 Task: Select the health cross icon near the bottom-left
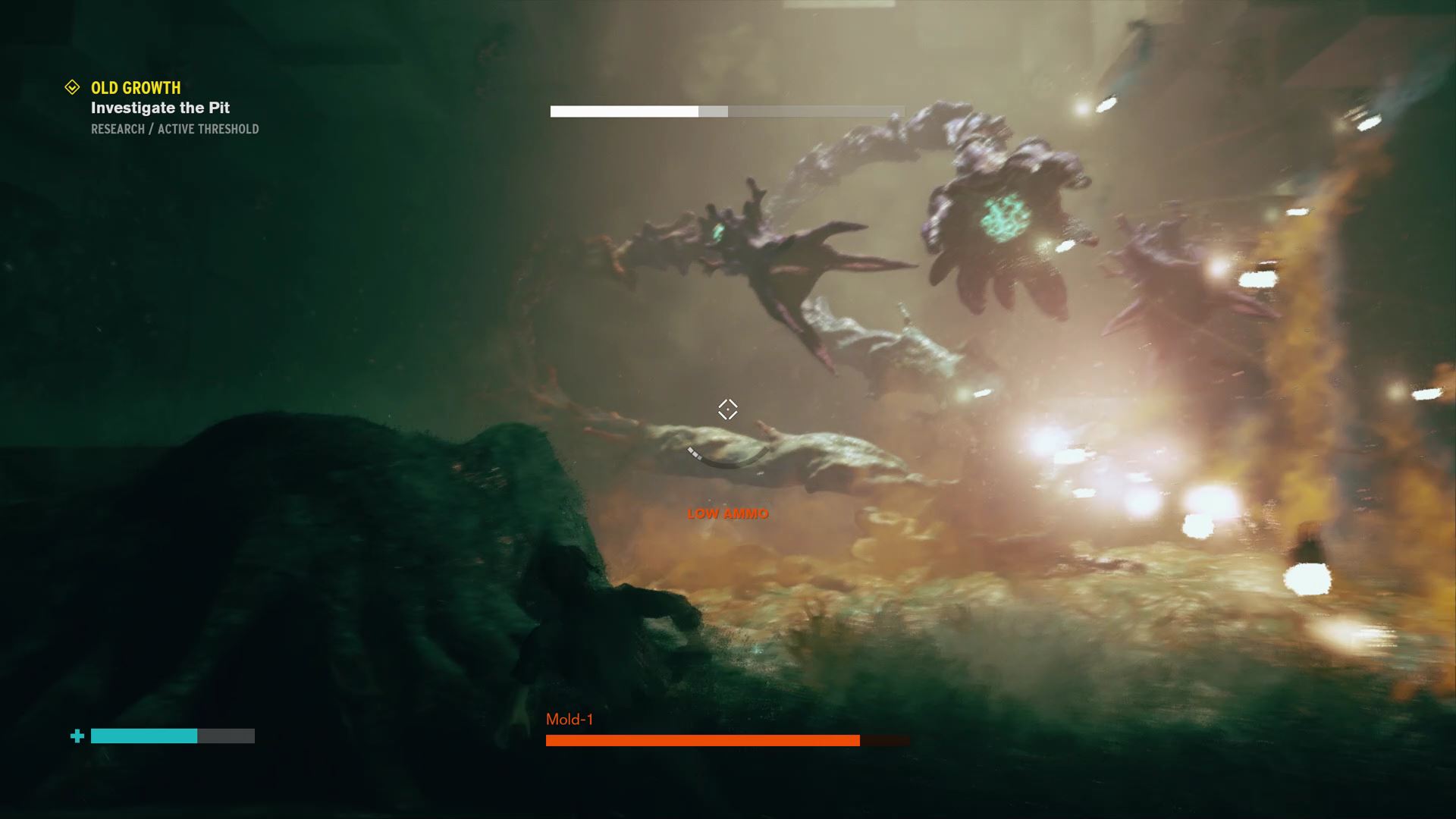(x=77, y=734)
